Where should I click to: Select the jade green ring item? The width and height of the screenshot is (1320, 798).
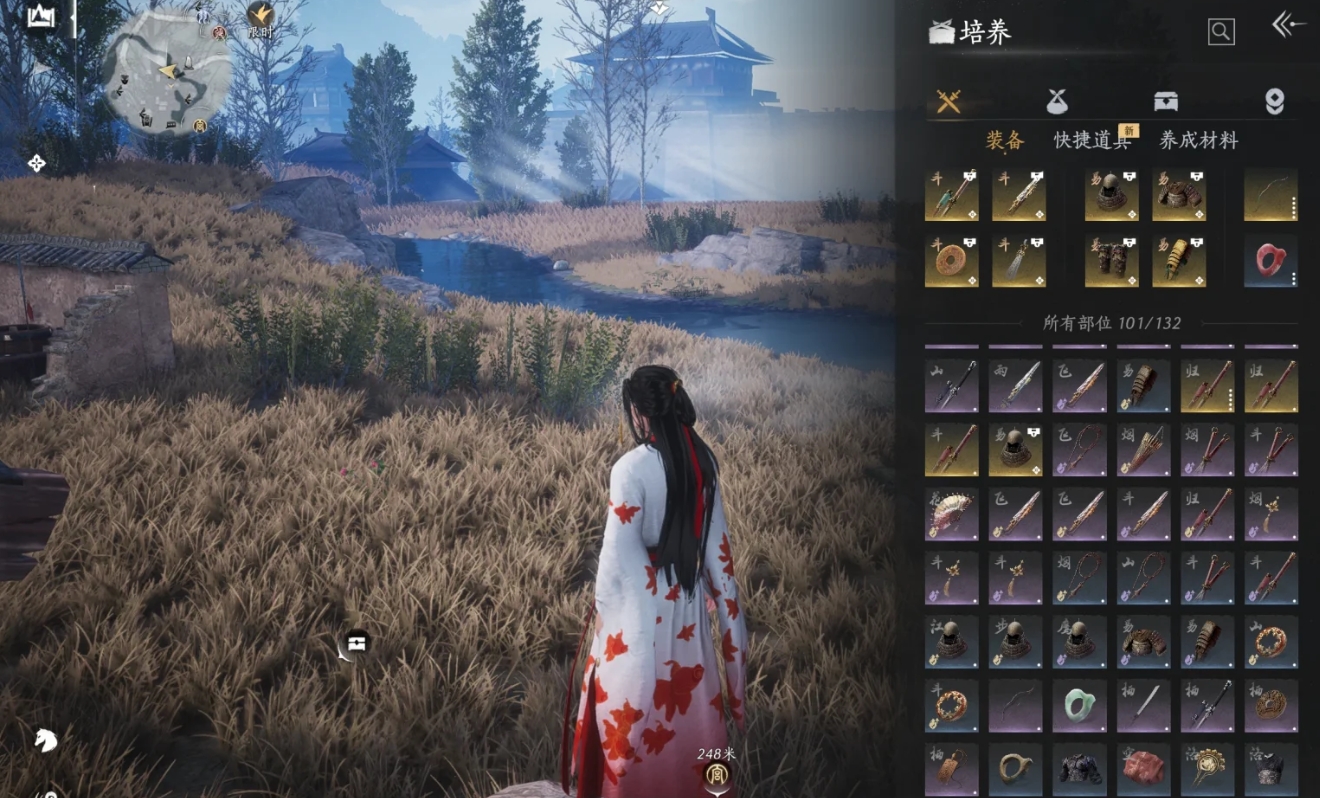pos(1079,705)
